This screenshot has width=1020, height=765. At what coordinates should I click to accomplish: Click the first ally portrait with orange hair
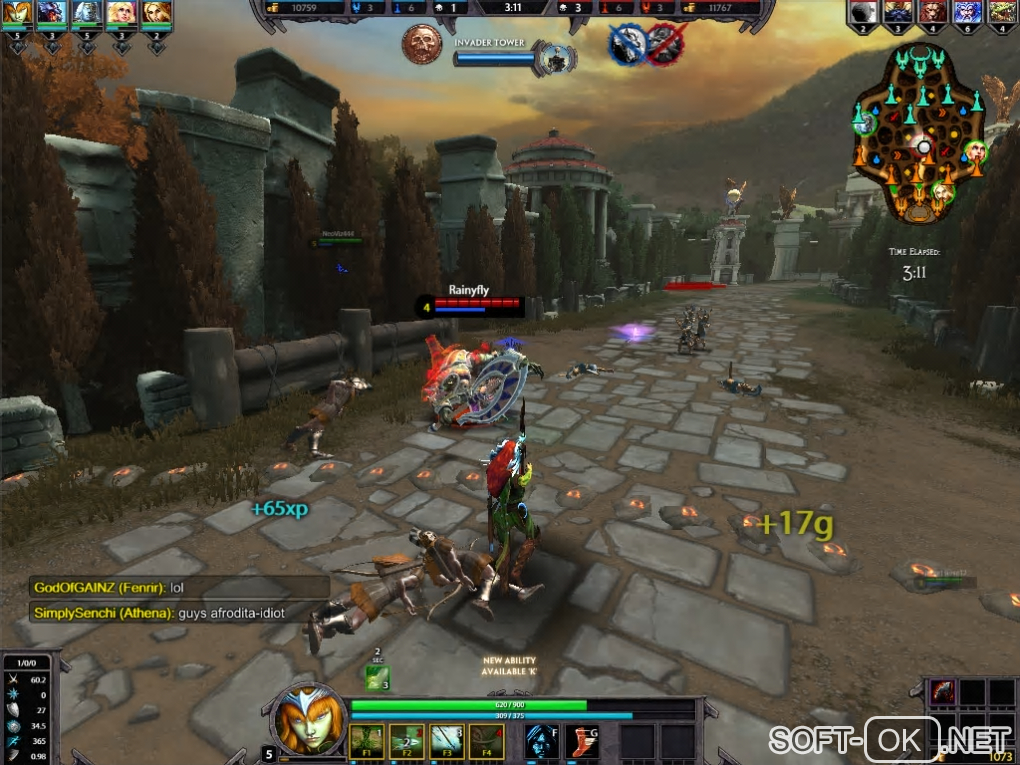pos(19,14)
